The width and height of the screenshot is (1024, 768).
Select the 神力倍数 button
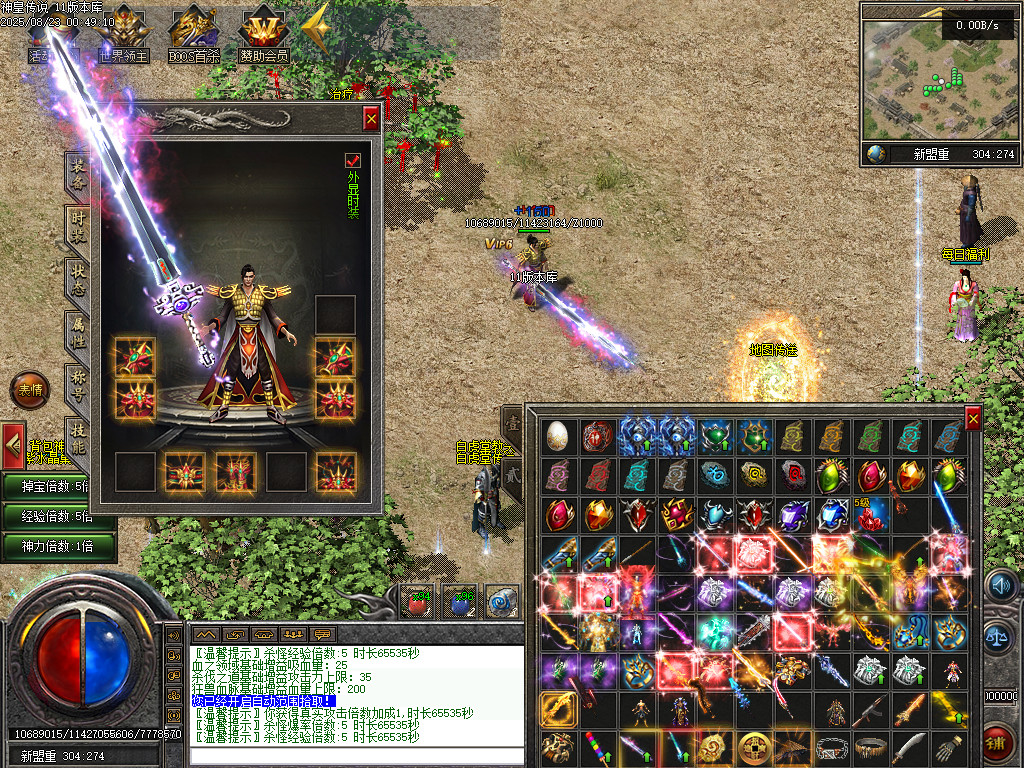pyautogui.click(x=57, y=546)
